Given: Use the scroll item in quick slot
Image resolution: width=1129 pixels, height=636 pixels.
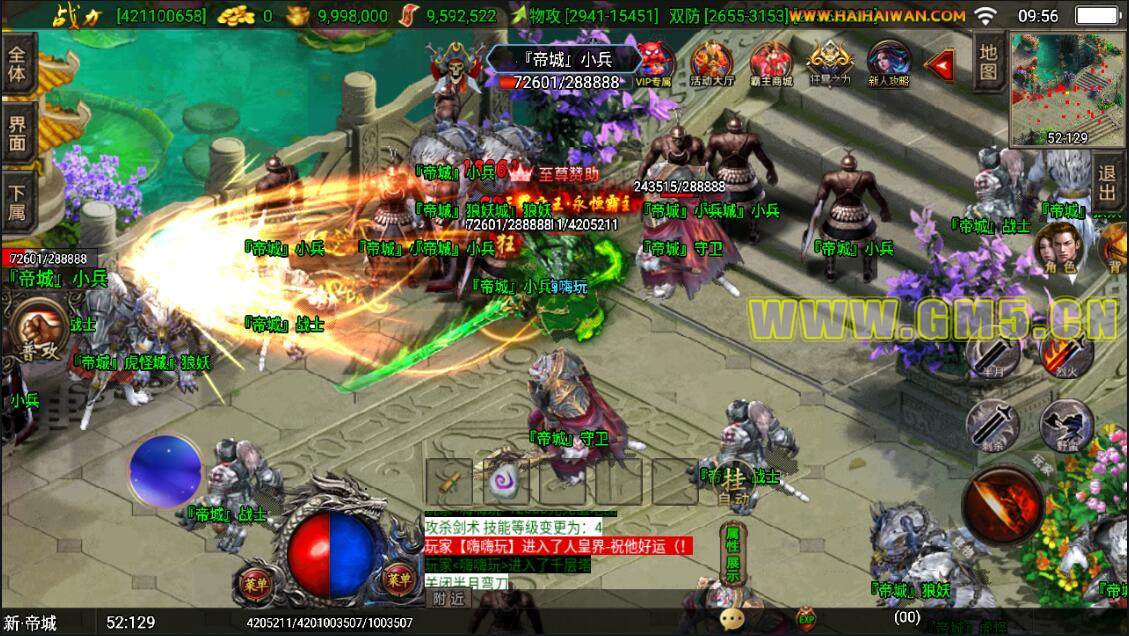Looking at the screenshot, I should pos(447,482).
